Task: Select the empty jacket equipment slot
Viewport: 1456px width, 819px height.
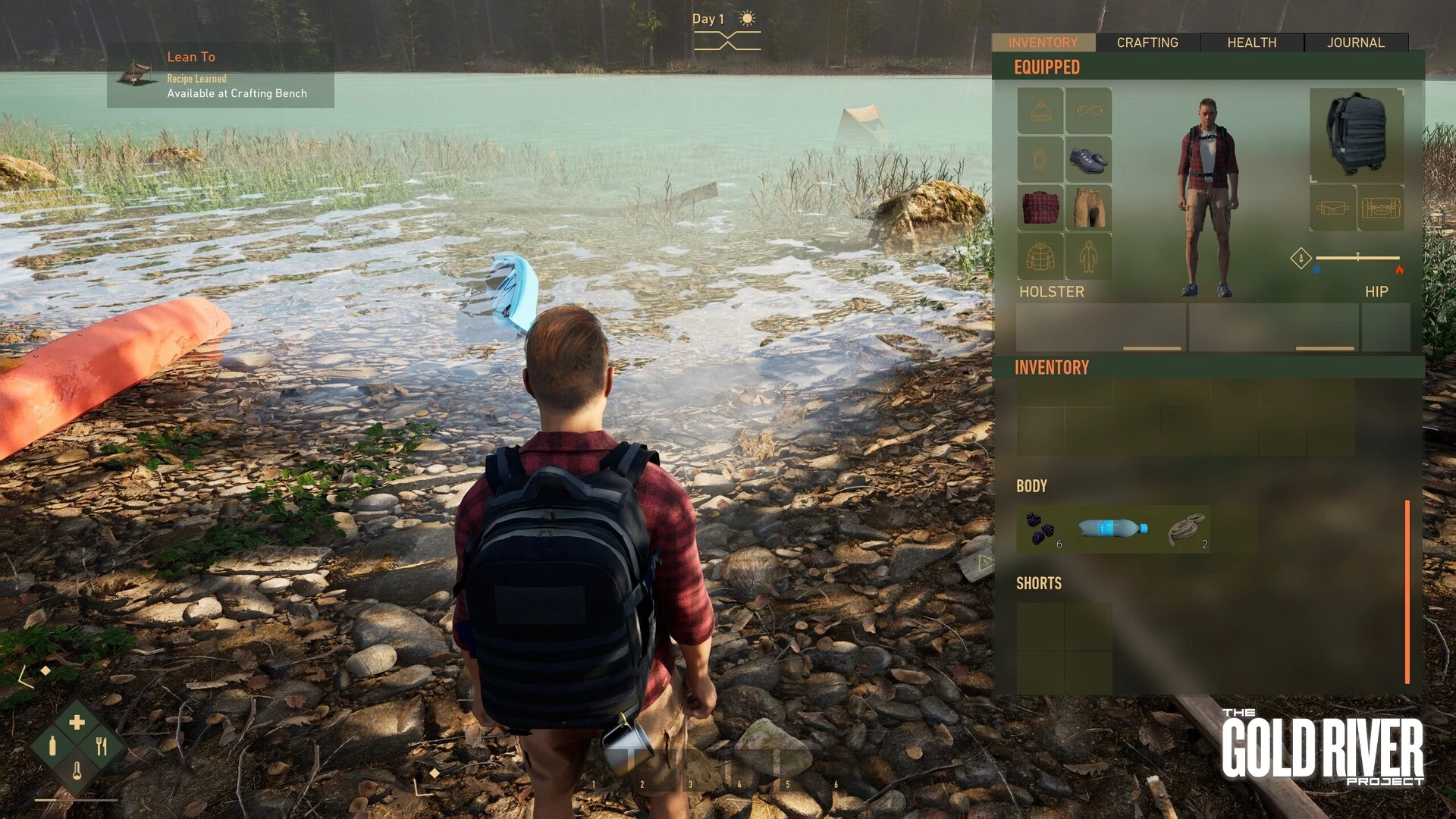Action: tap(1040, 256)
